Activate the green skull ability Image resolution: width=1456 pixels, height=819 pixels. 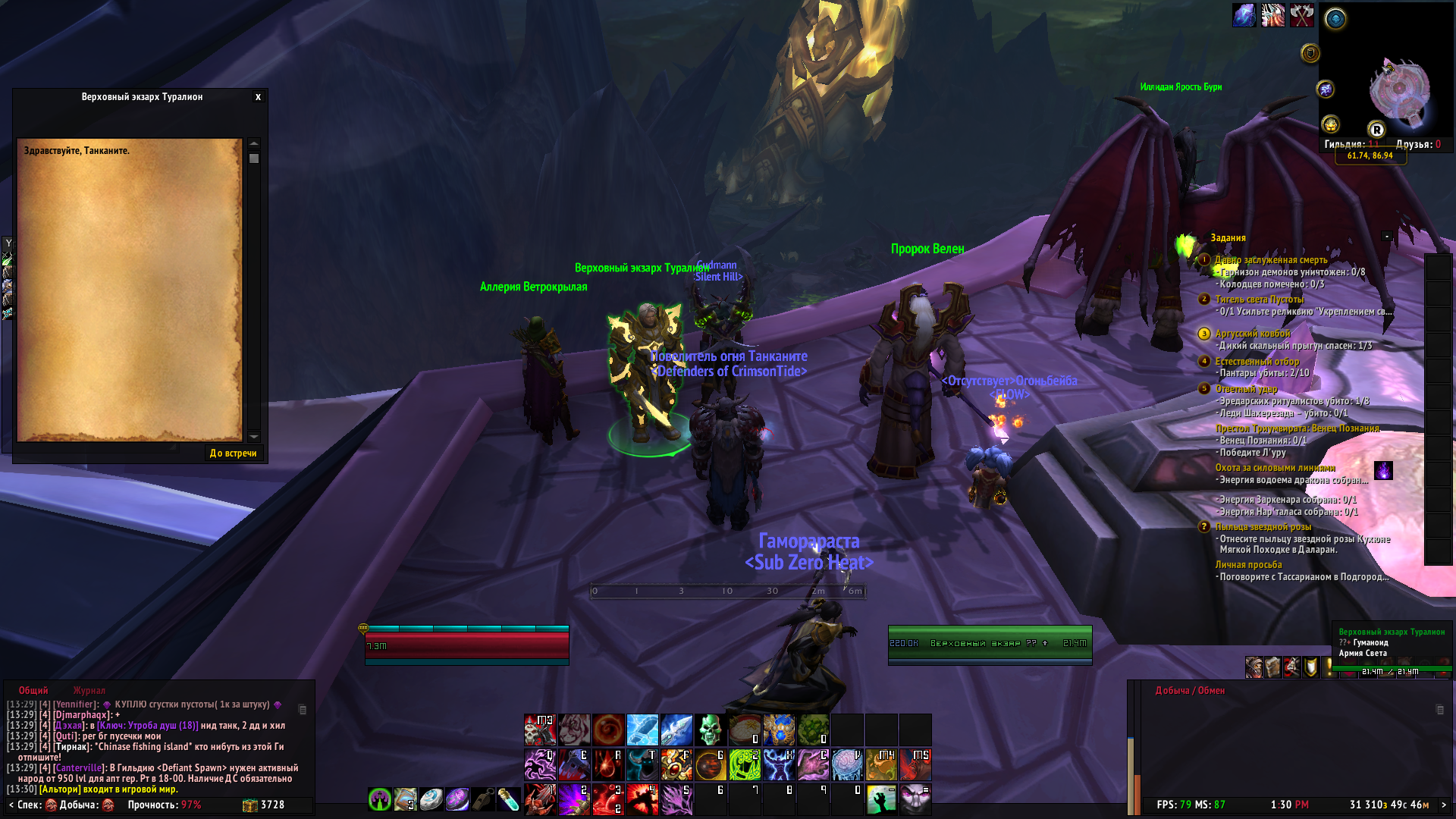(x=711, y=730)
